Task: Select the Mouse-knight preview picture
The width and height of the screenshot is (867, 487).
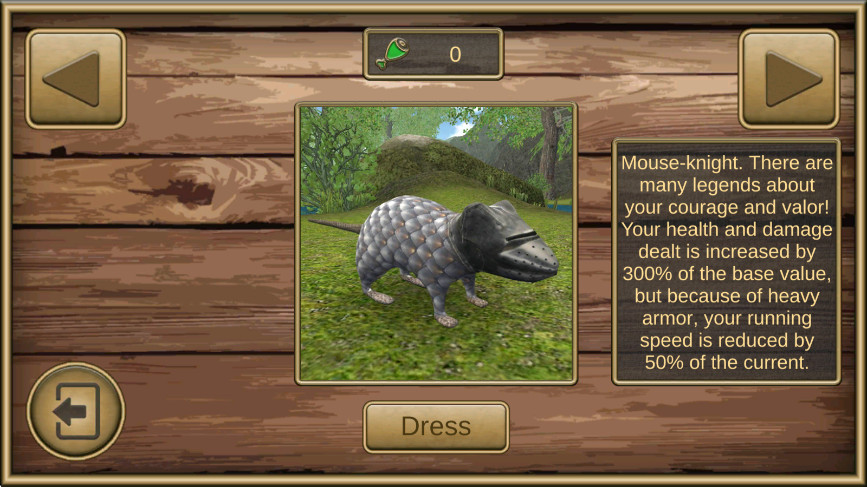Action: (436, 243)
